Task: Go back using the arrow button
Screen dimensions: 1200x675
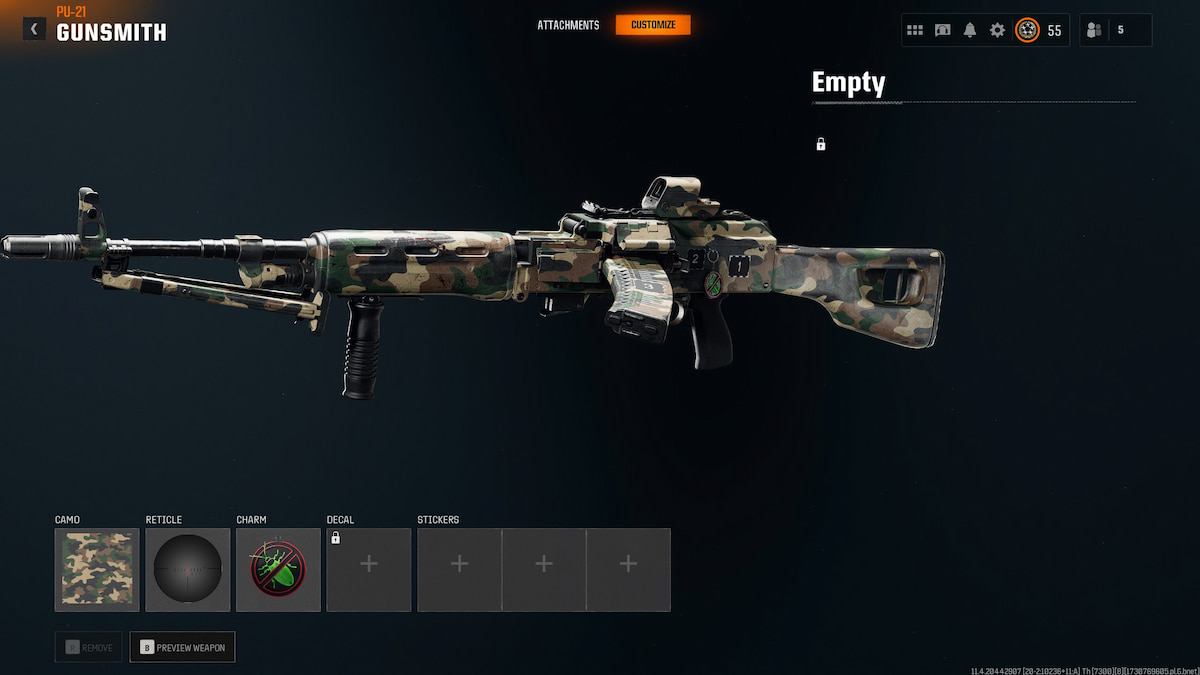Action: tap(34, 29)
